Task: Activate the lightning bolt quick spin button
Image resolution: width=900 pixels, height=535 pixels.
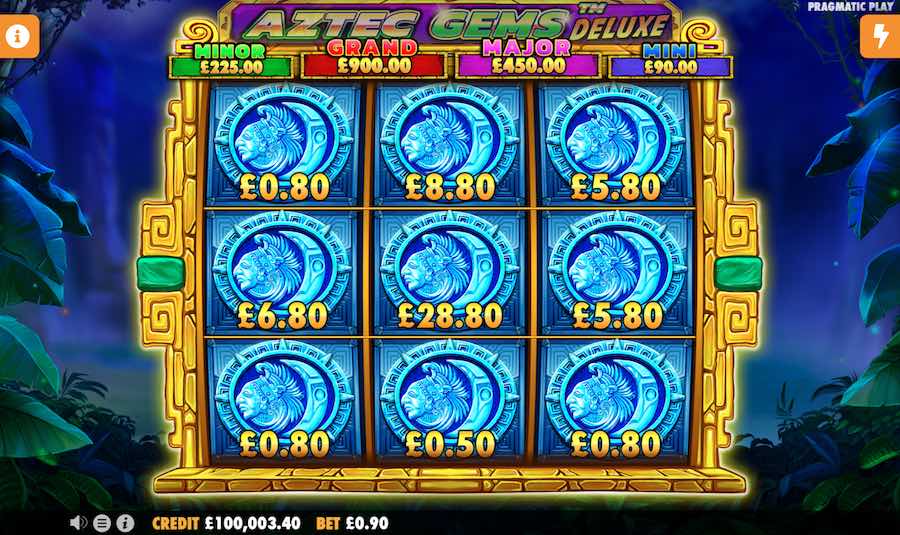Action: tap(880, 37)
